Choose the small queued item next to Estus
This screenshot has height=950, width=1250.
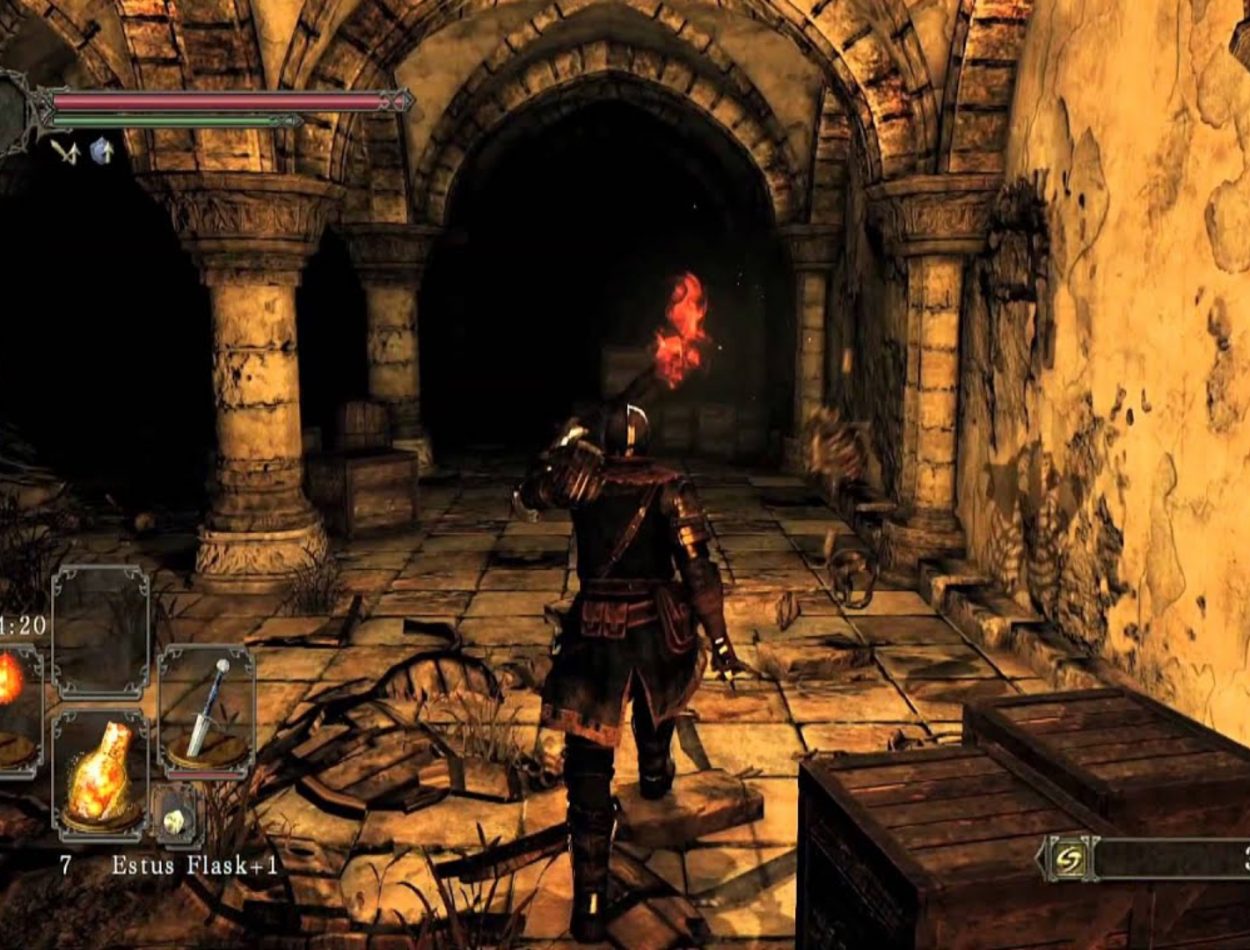pos(176,819)
